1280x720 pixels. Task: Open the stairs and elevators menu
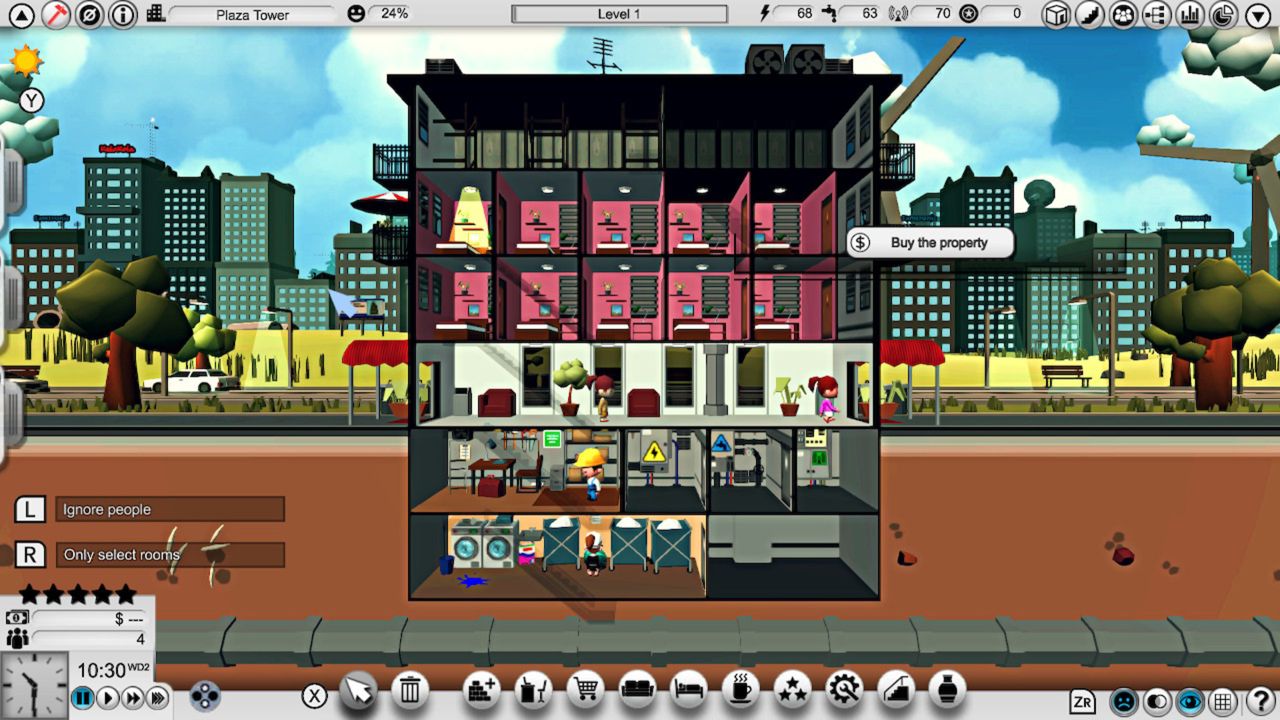895,692
